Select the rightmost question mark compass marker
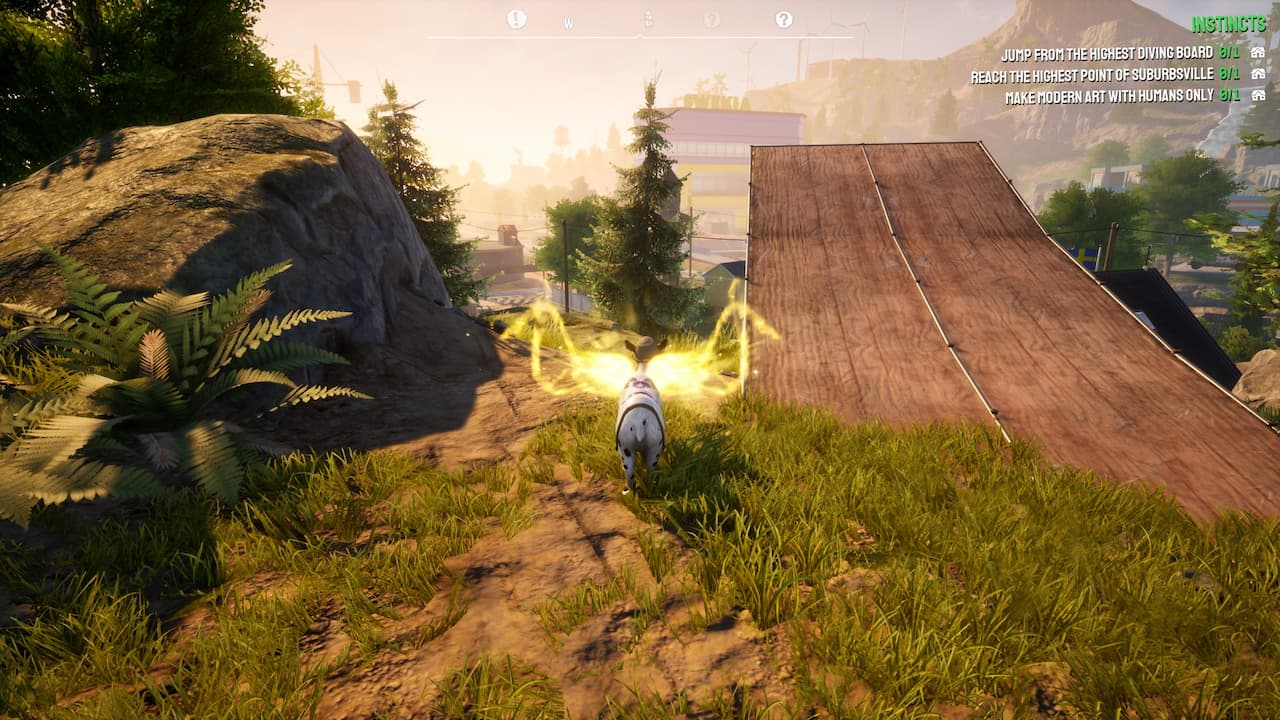The height and width of the screenshot is (720, 1280). pyautogui.click(x=784, y=19)
